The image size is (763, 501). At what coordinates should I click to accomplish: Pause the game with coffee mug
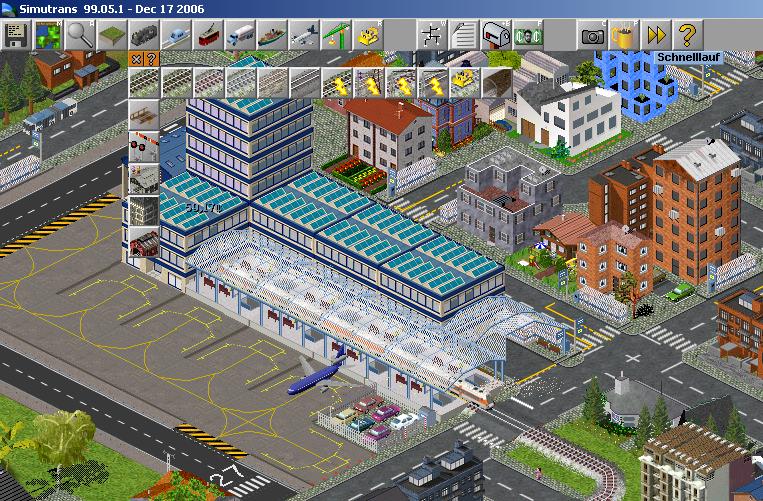pyautogui.click(x=625, y=34)
